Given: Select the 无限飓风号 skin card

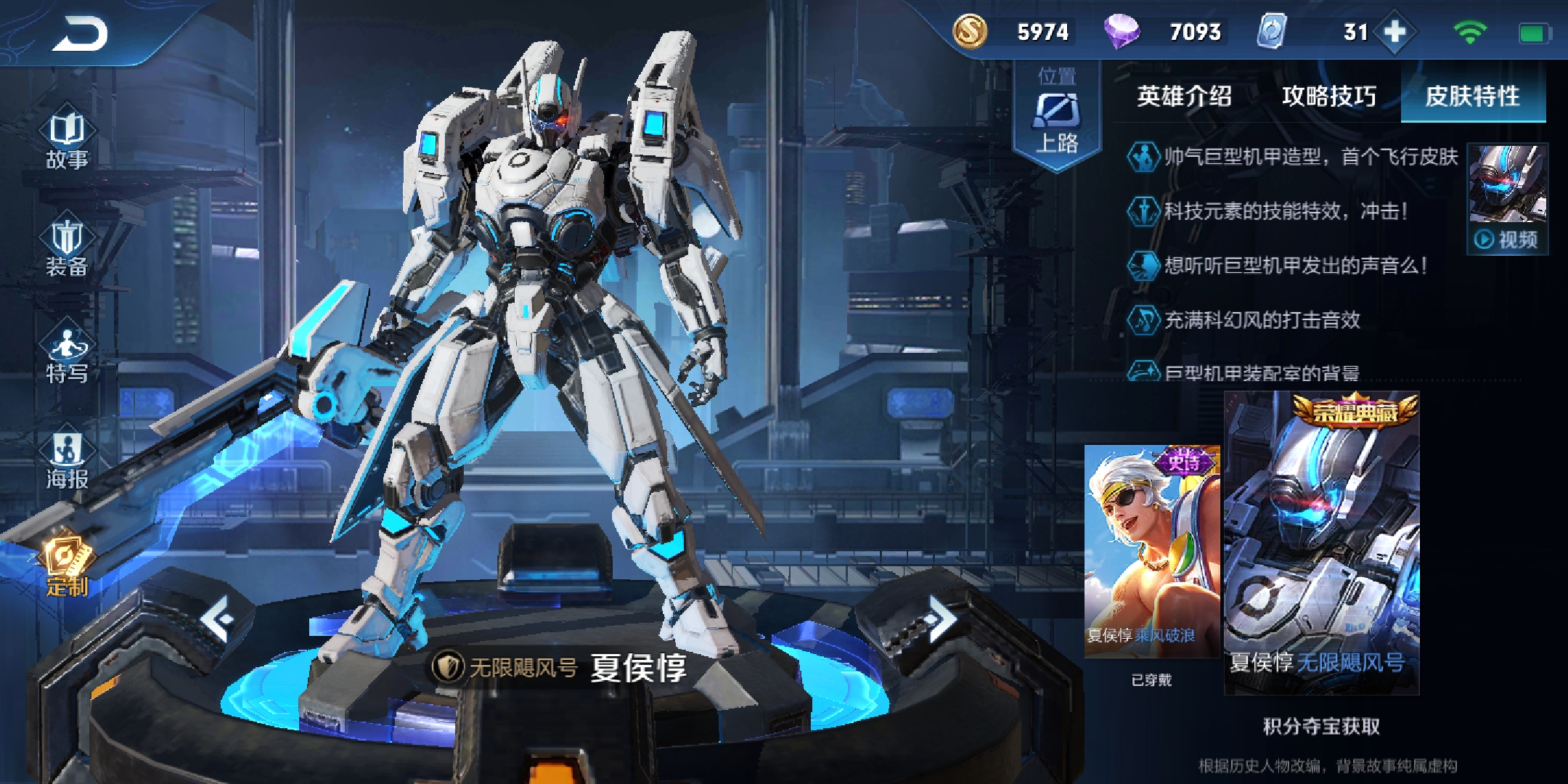Looking at the screenshot, I should 1321,543.
